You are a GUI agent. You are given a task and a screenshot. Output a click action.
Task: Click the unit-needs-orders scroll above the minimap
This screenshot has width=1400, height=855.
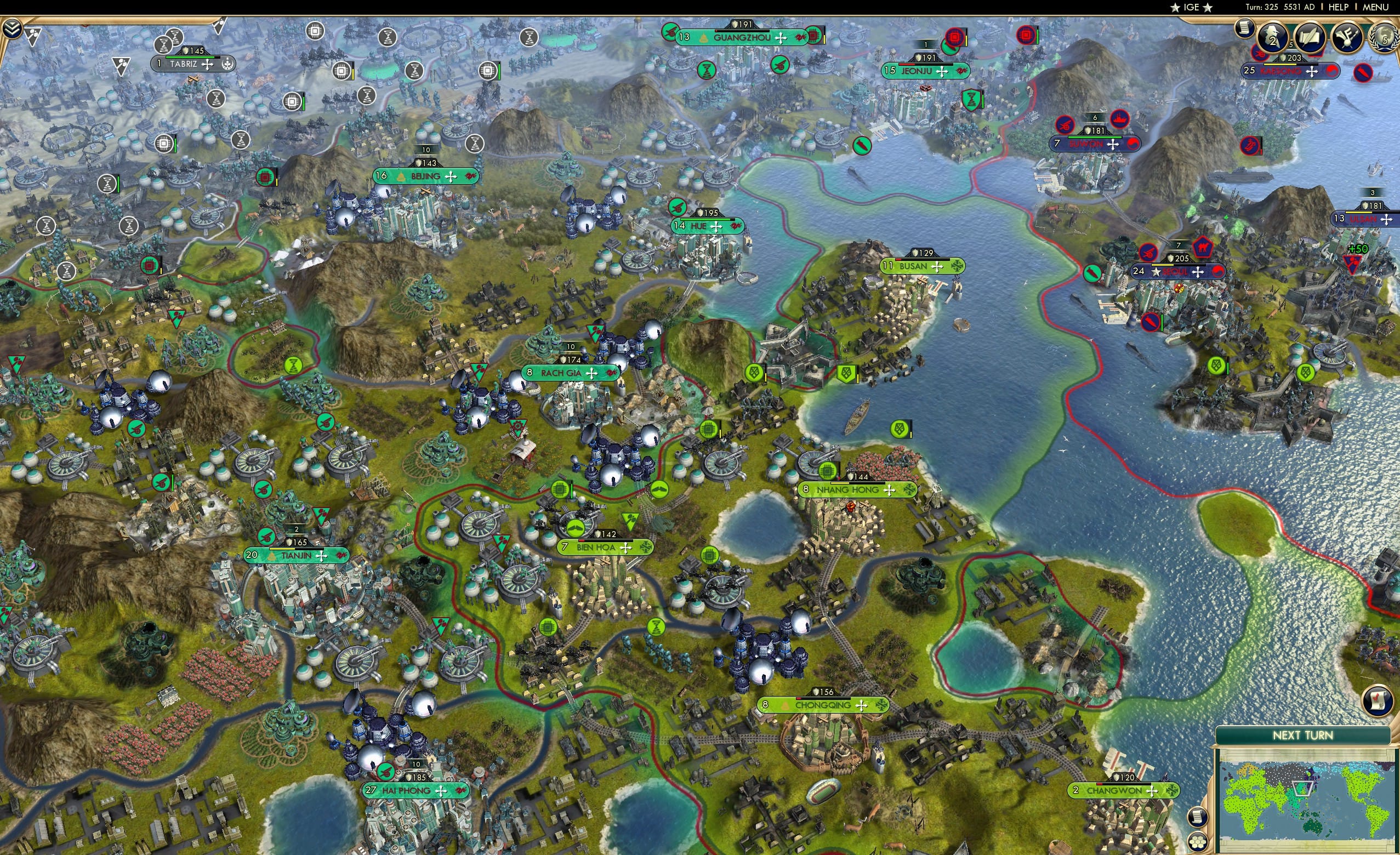pos(1377,700)
